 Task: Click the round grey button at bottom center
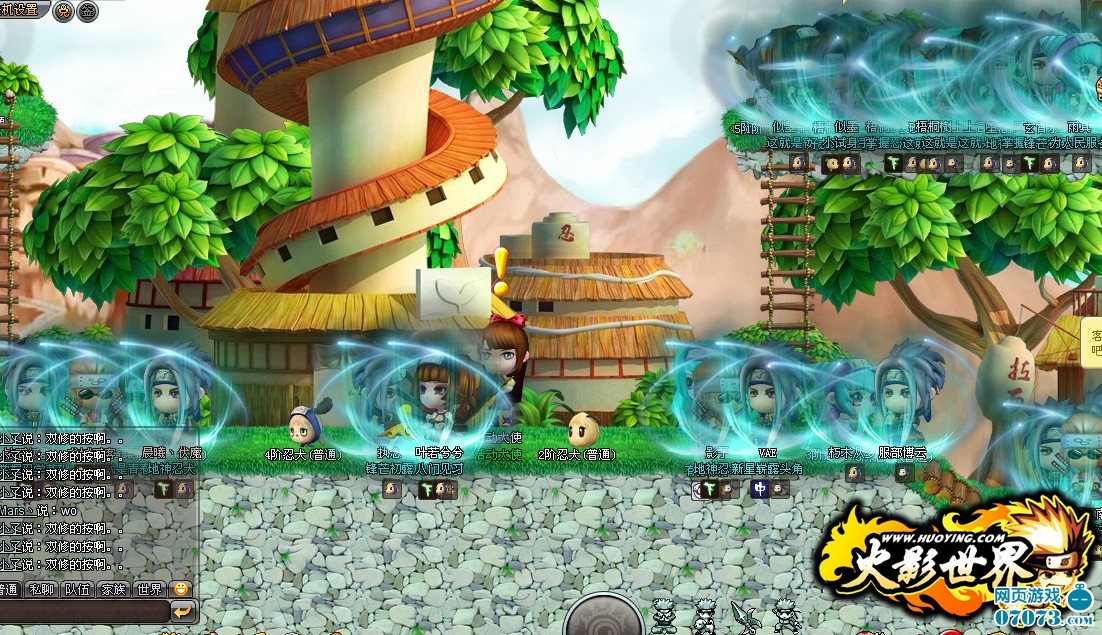pos(603,617)
